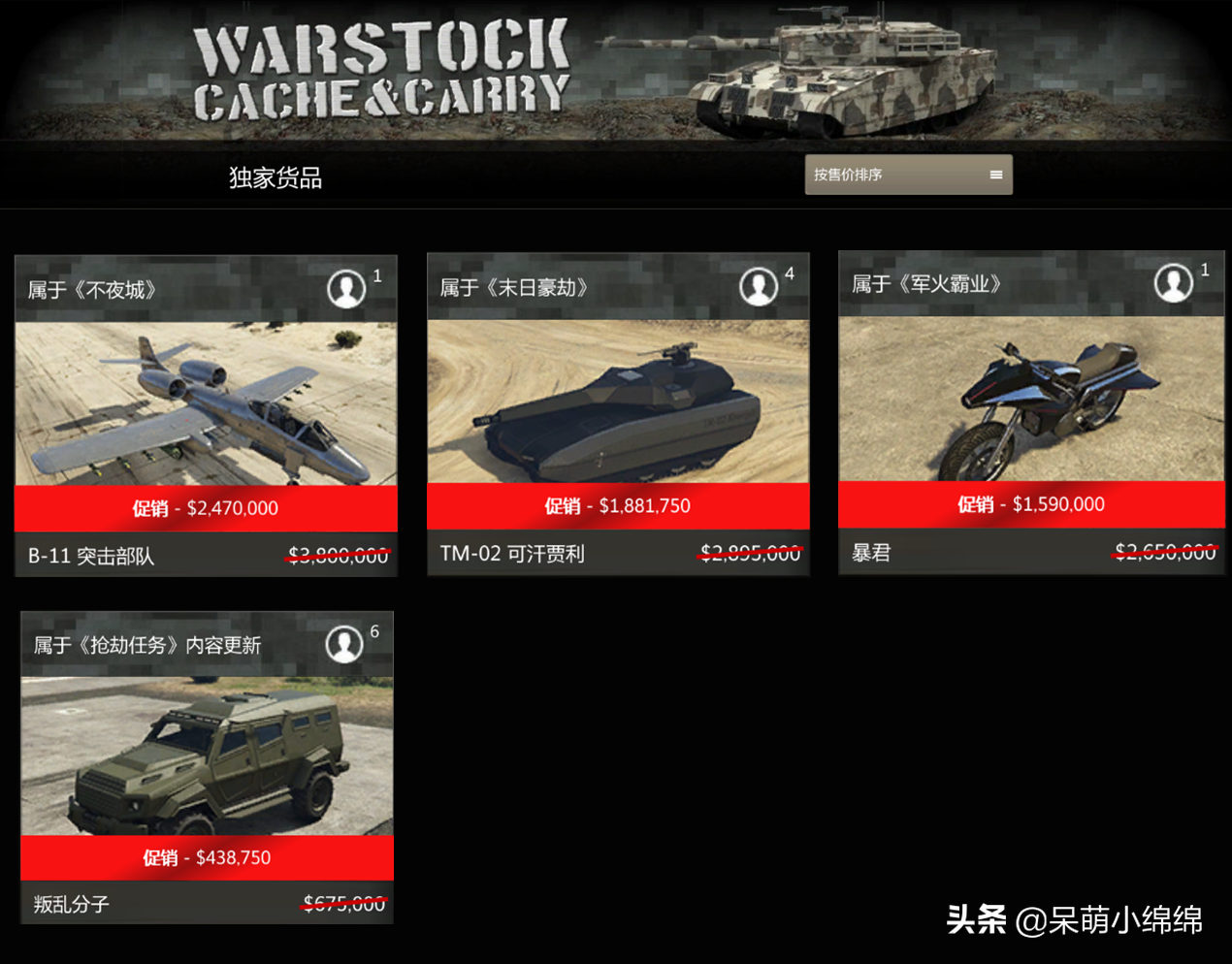Choose the TM-02 可汗贾利 tank listing
This screenshot has width=1232, height=964.
point(618,402)
